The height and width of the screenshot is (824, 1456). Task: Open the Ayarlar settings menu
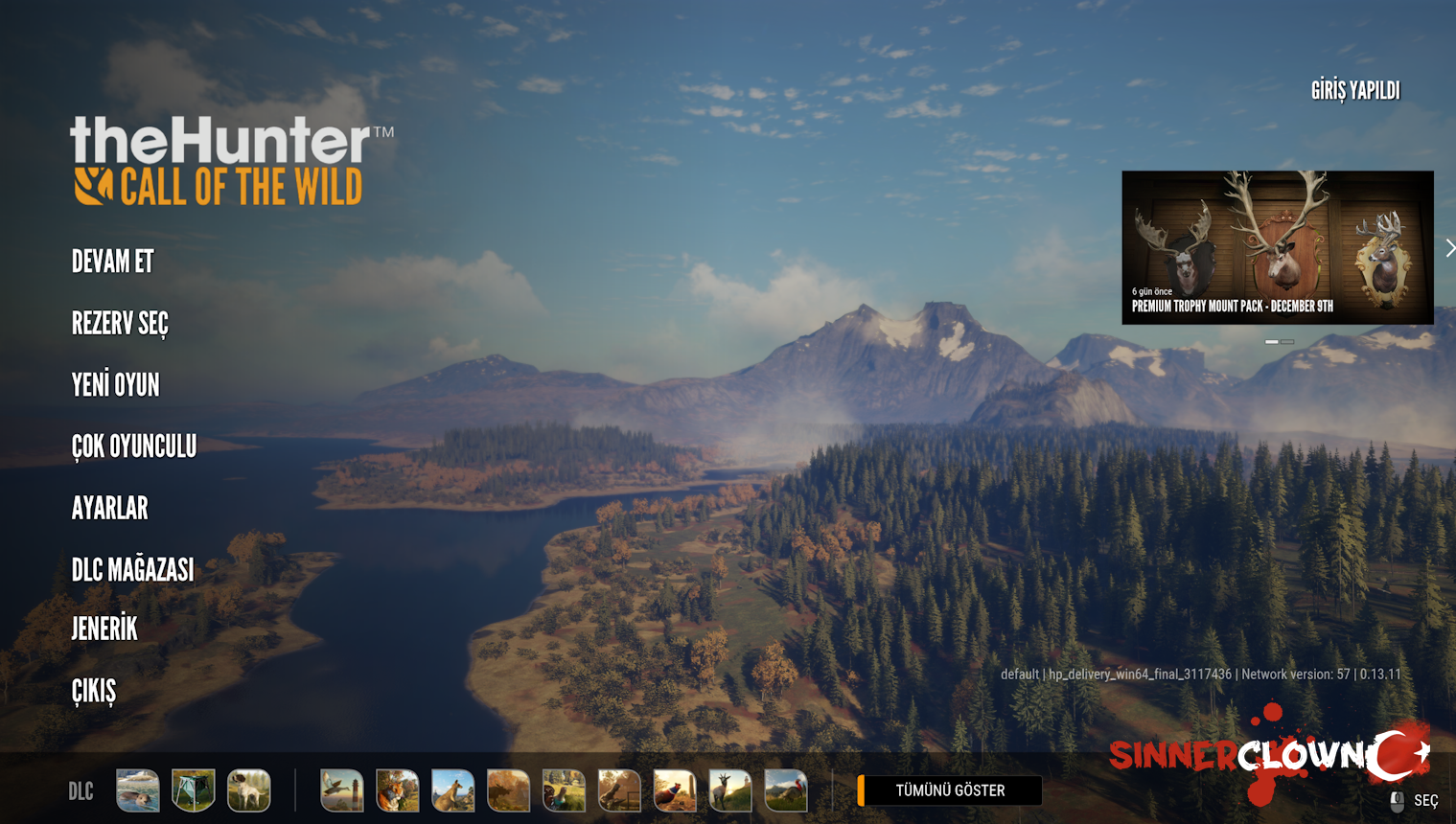[110, 508]
